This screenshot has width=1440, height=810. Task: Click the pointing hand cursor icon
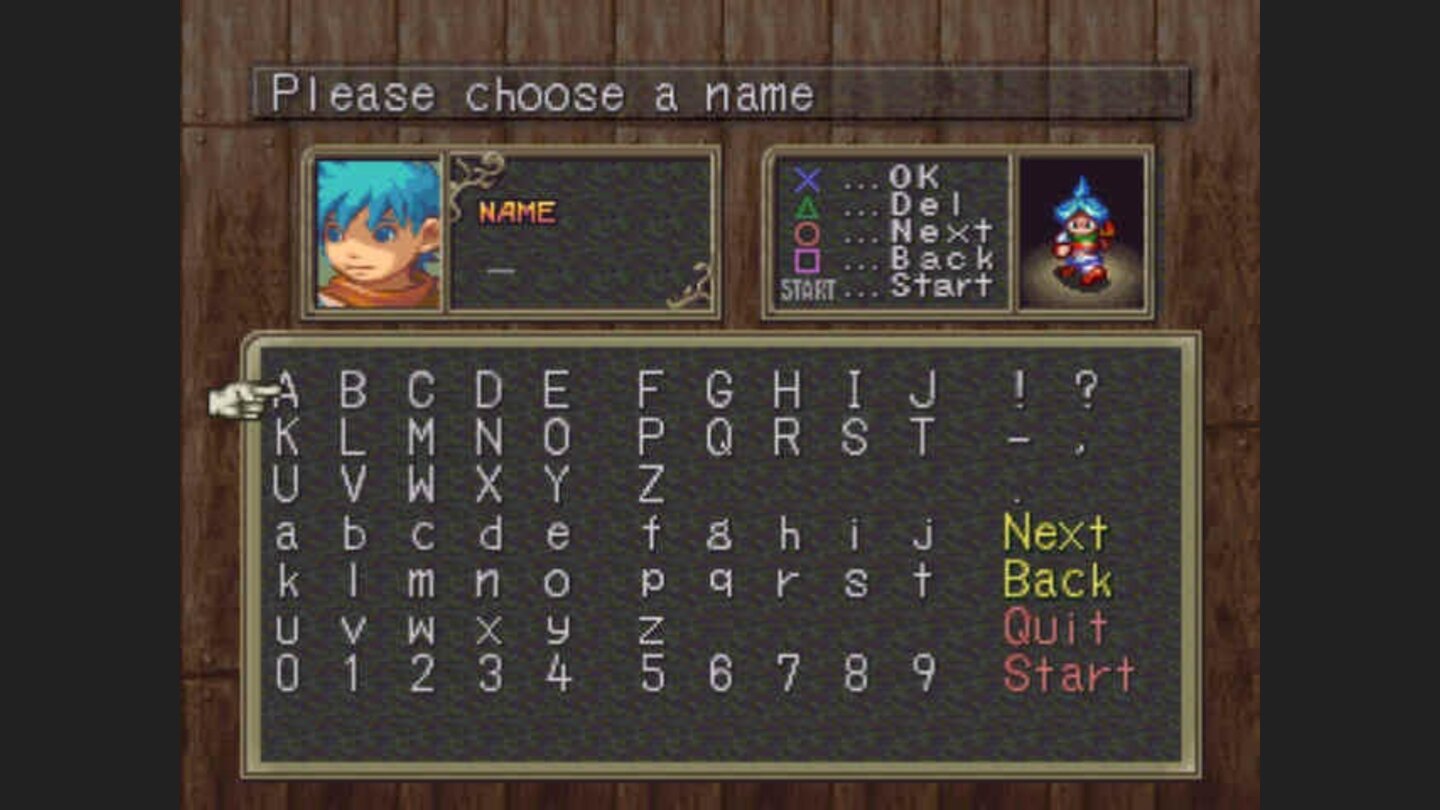point(243,398)
